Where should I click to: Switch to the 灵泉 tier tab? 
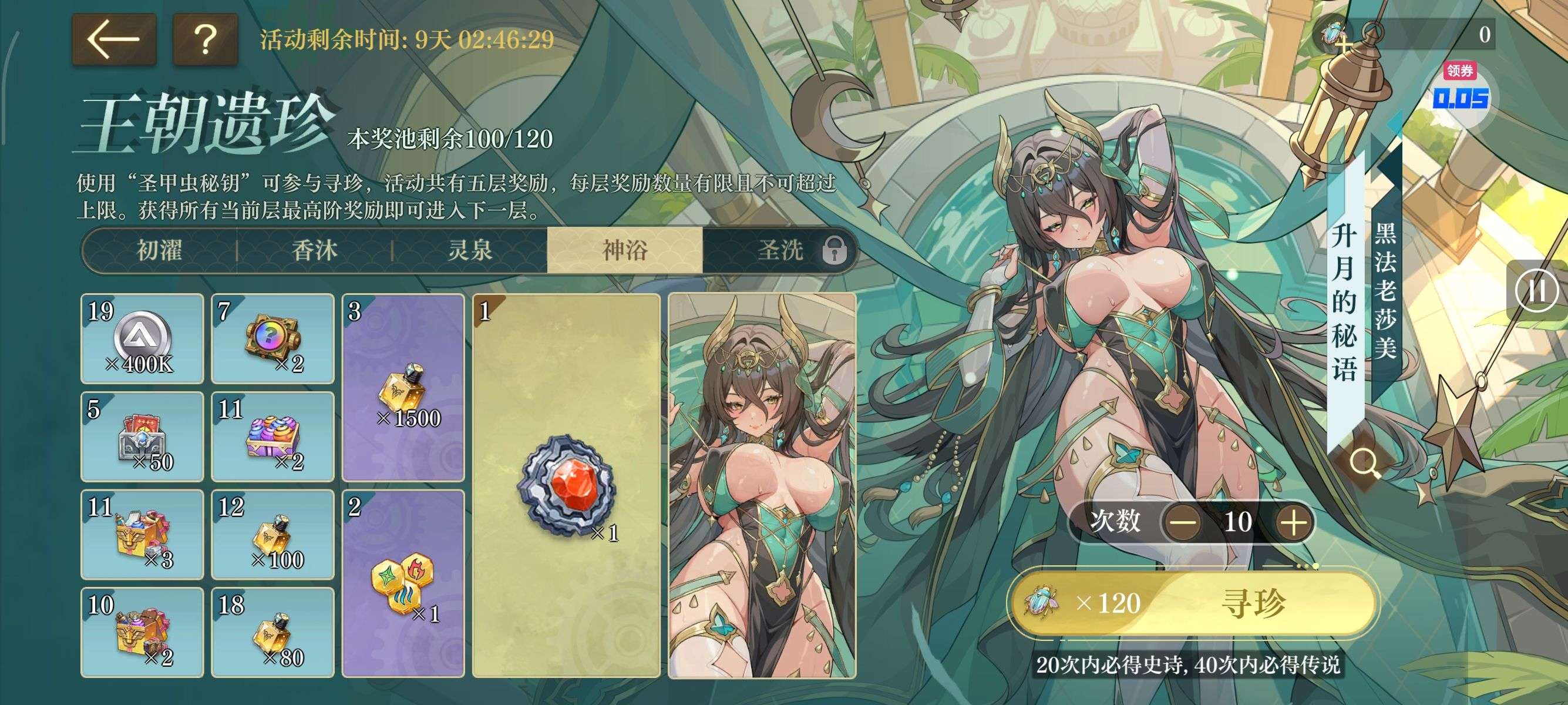coord(470,250)
